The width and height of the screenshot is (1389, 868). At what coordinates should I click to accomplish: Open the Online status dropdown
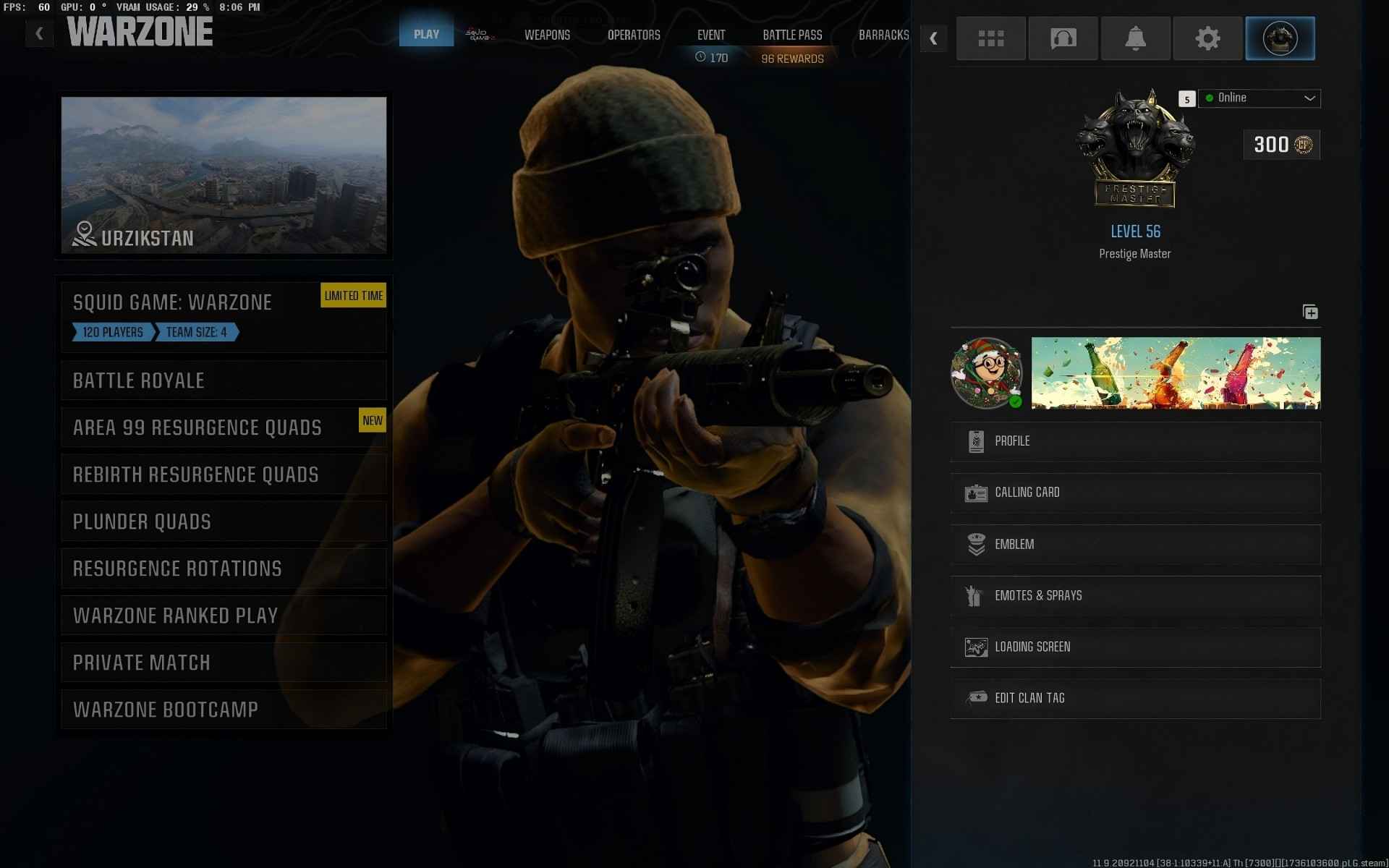tap(1259, 98)
